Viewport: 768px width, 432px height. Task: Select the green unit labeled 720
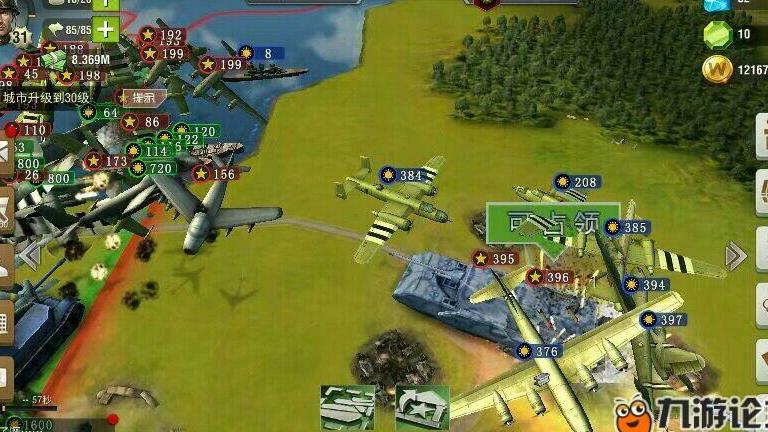point(150,169)
